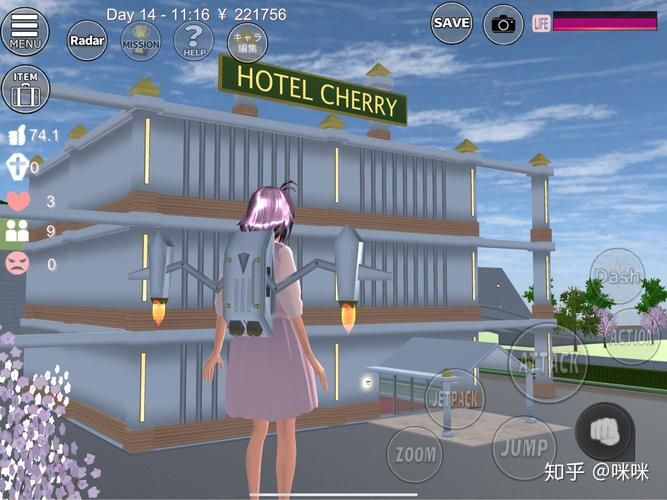Show the HELP screen

coord(193,40)
